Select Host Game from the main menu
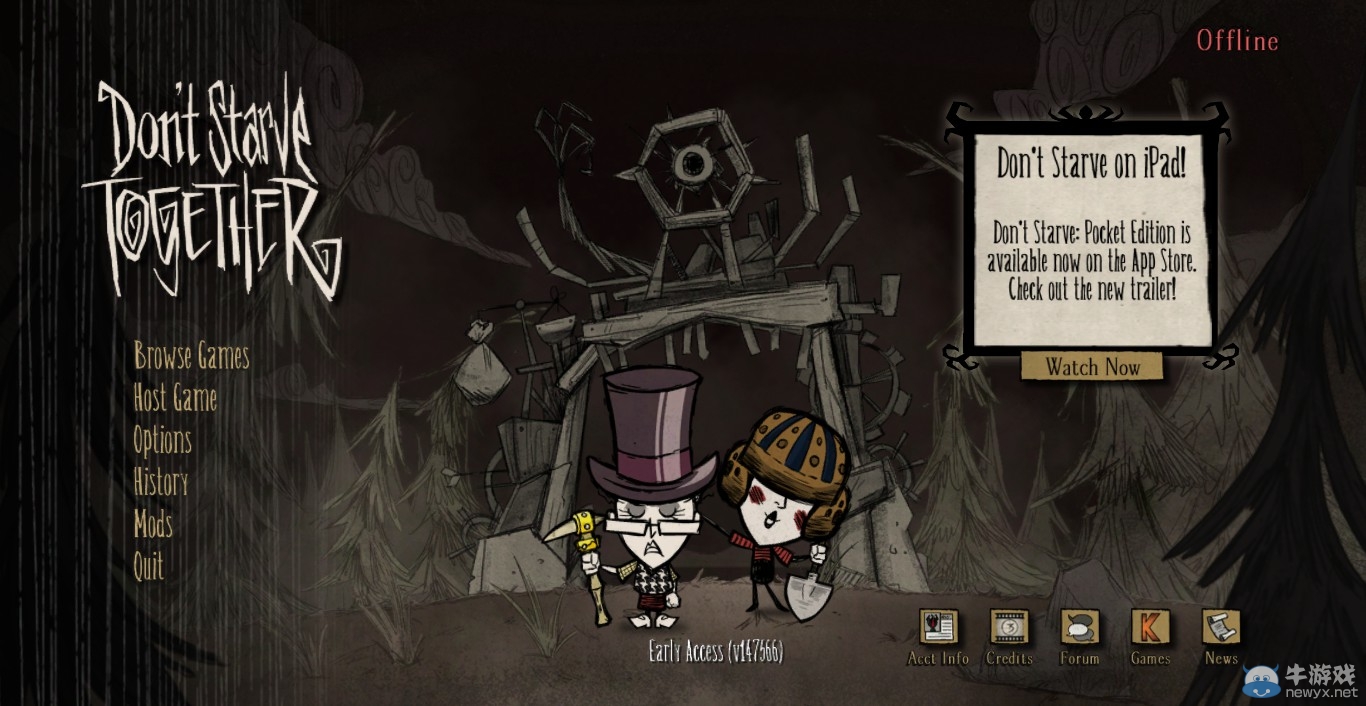Image resolution: width=1366 pixels, height=706 pixels. (x=175, y=398)
